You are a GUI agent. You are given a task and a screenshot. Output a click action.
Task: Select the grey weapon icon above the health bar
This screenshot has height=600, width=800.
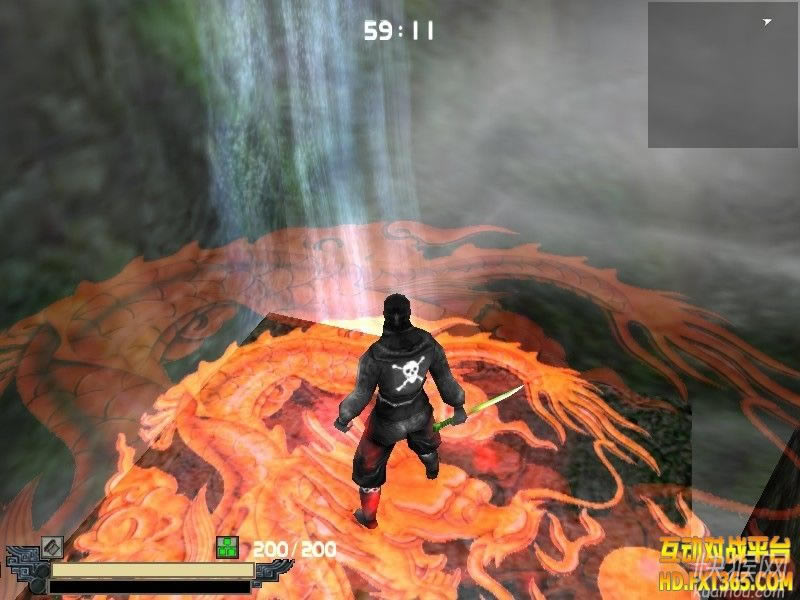tap(52, 547)
